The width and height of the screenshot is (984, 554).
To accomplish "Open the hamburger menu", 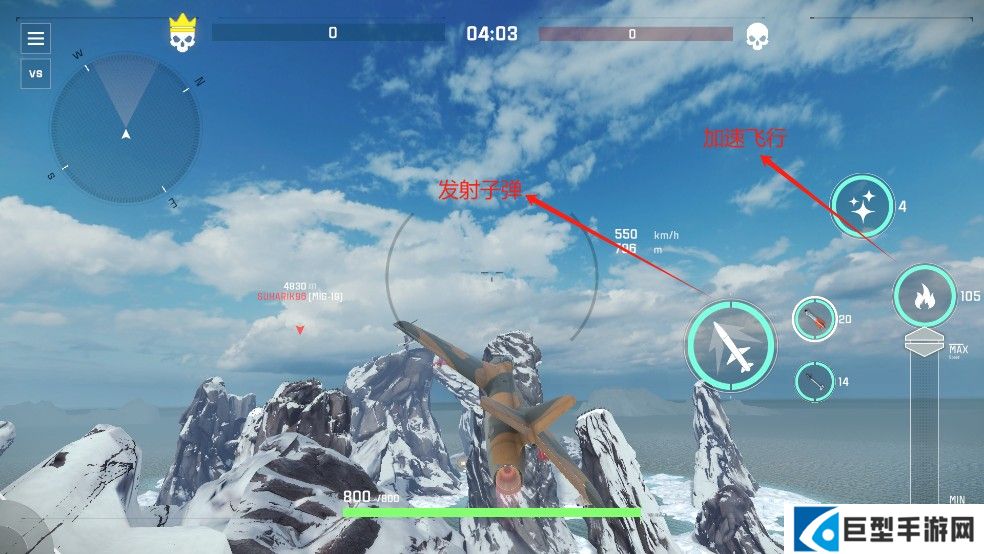I will click(36, 39).
